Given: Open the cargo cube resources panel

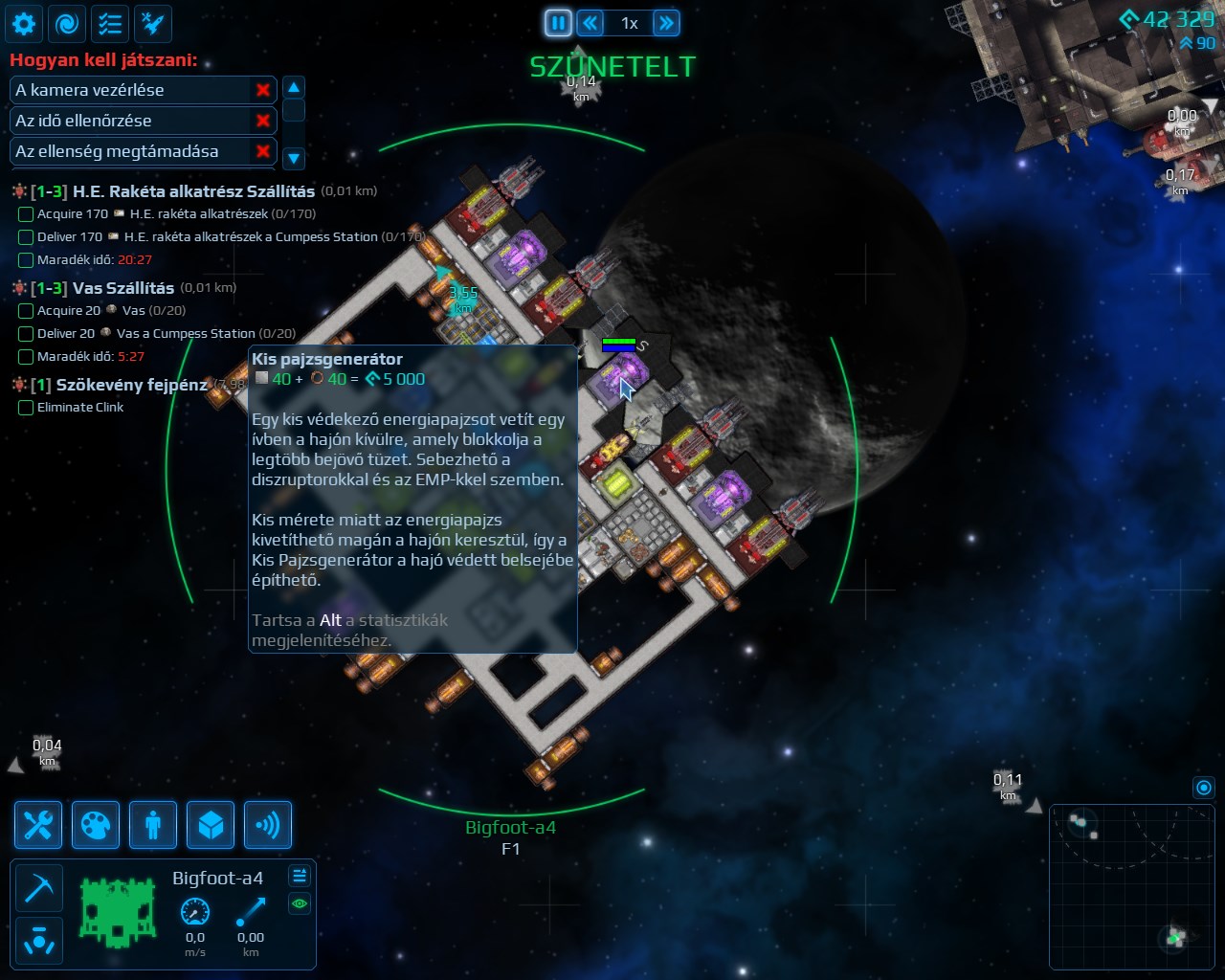Looking at the screenshot, I should click(211, 825).
